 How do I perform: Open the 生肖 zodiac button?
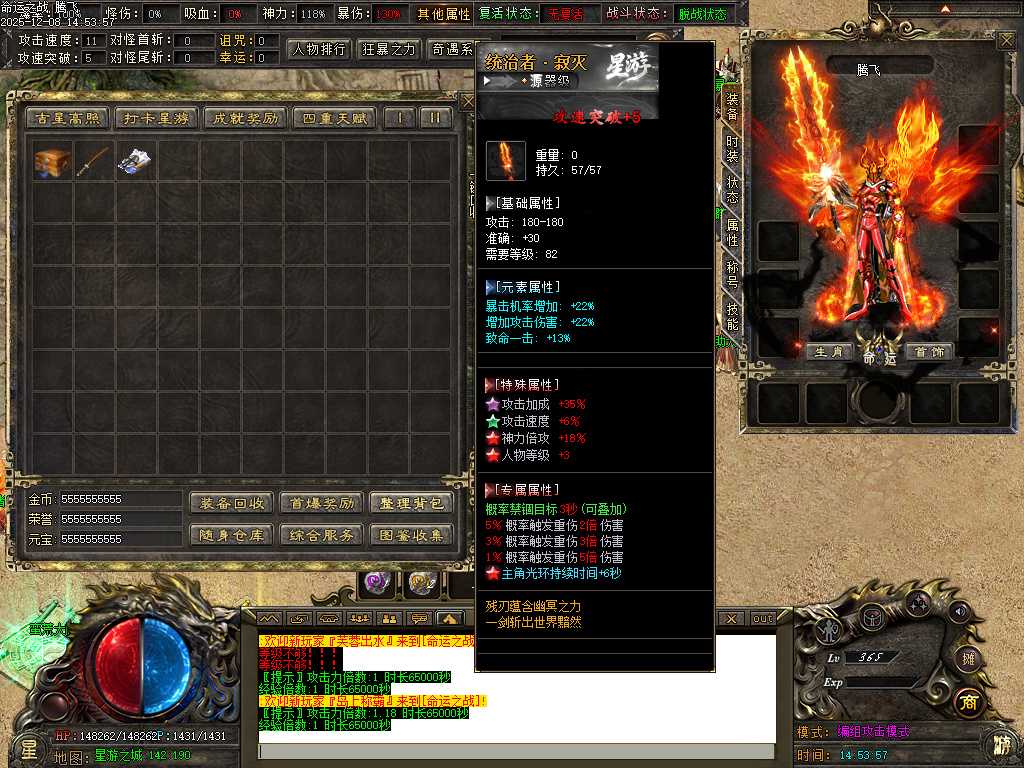click(830, 352)
